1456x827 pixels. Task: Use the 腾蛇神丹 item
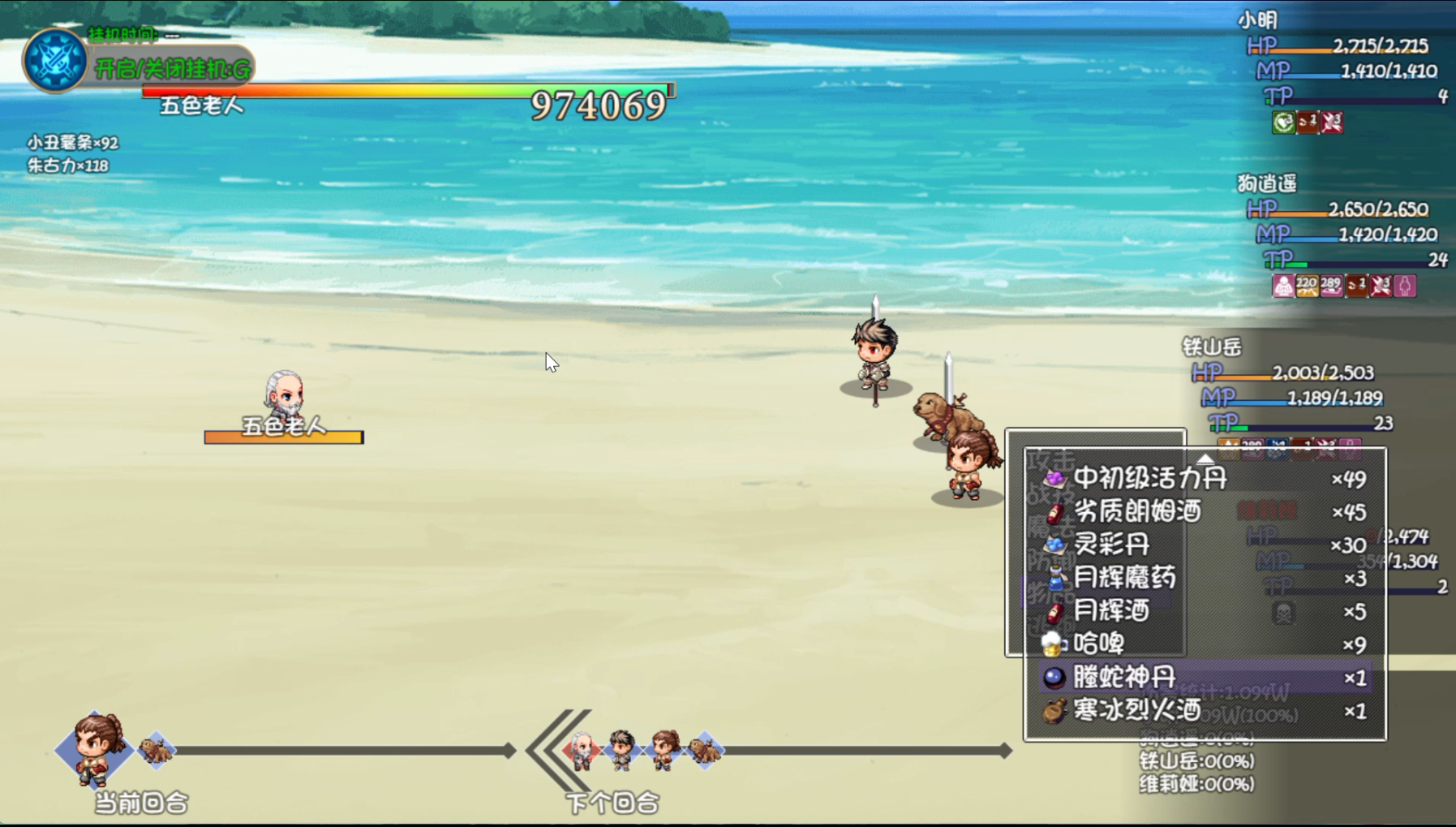coord(1124,677)
